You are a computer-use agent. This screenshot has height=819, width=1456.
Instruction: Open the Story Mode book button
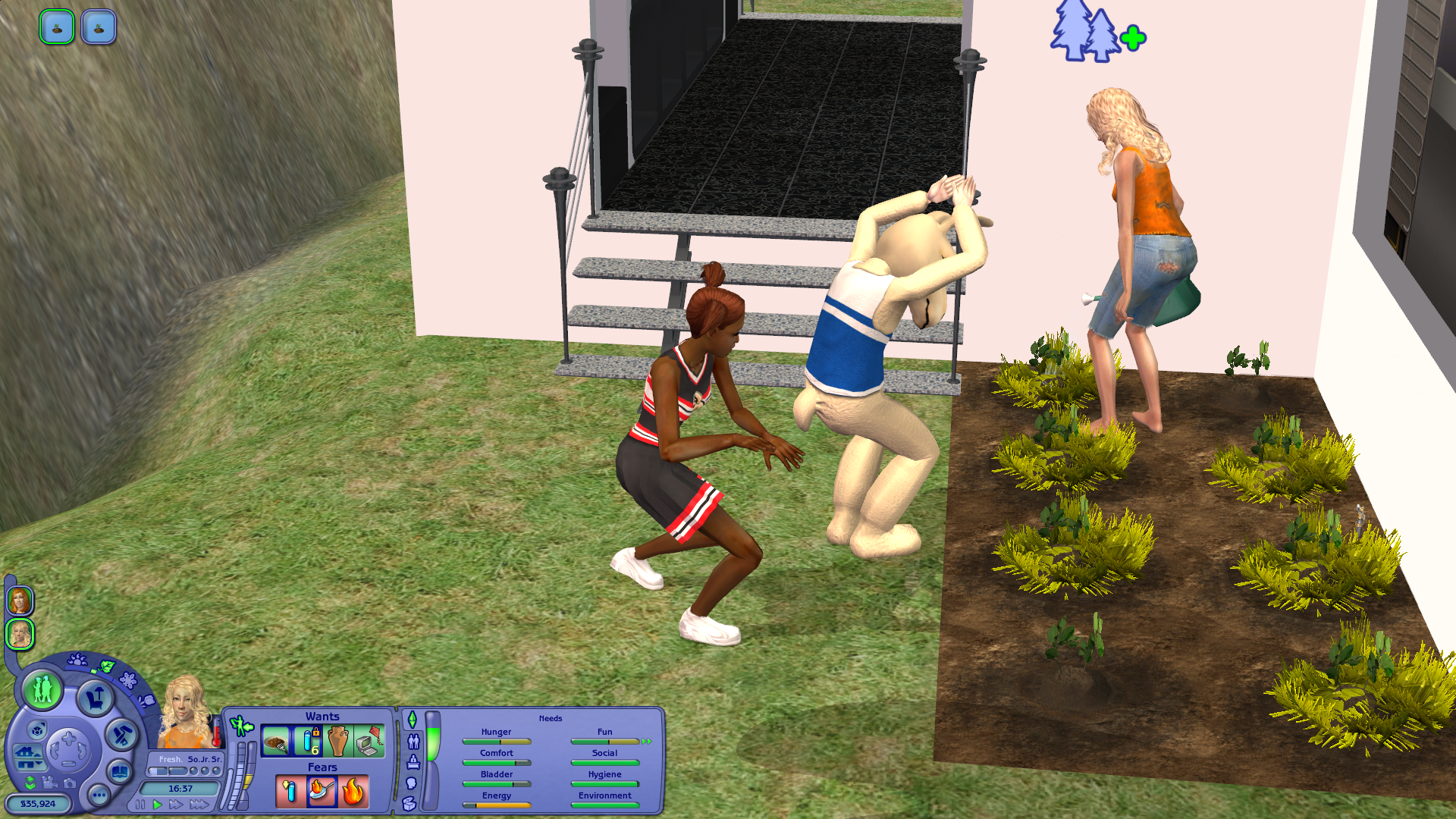pos(120,772)
